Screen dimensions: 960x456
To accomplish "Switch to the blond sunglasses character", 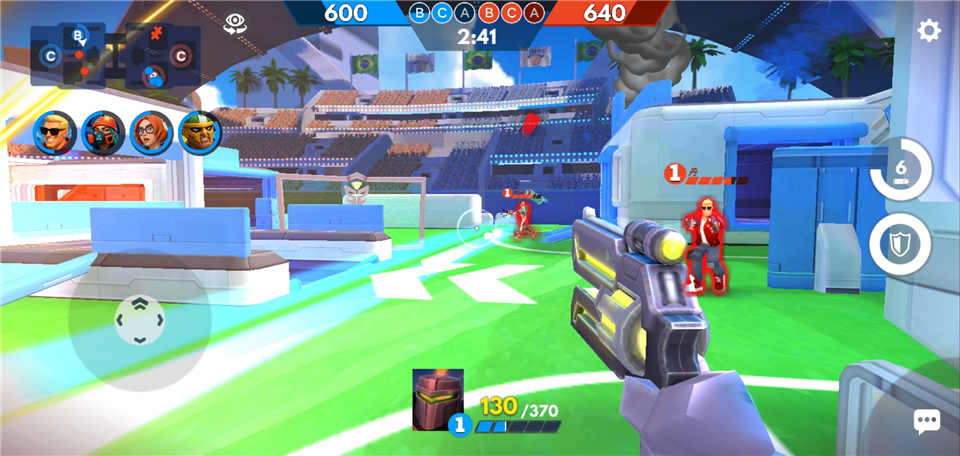I will coord(55,132).
